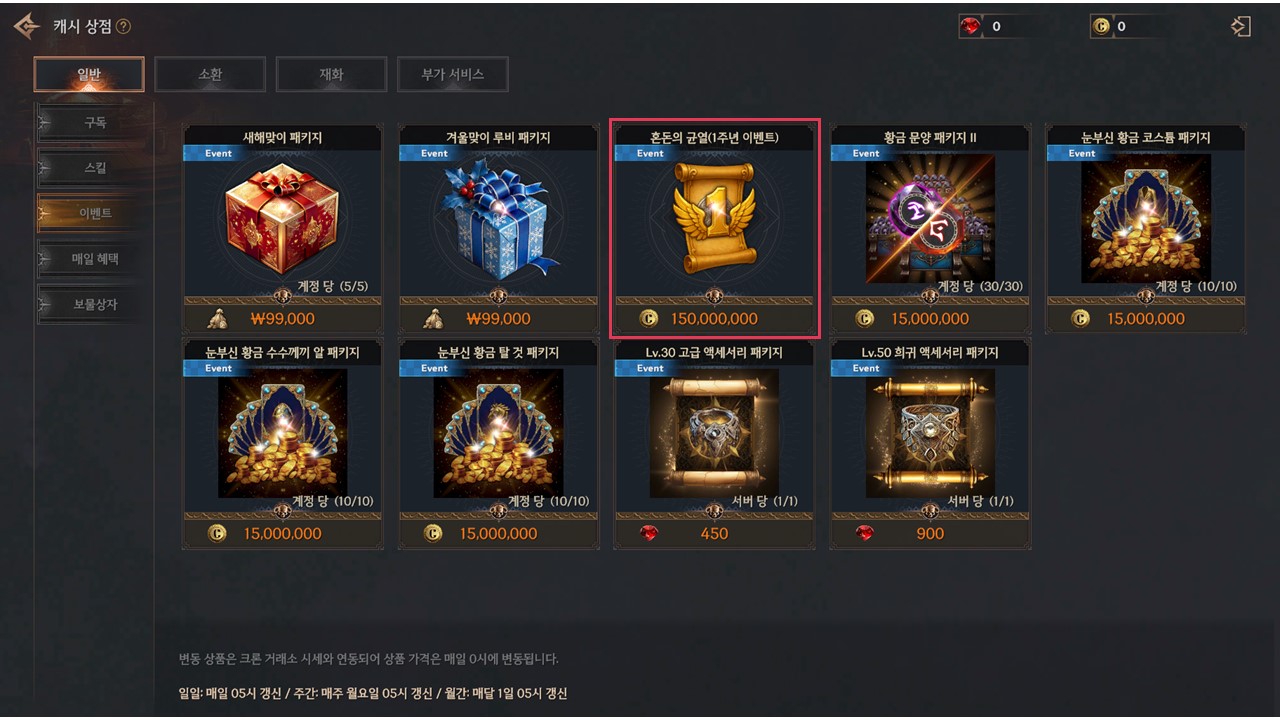Show the 부가 서비스 tab
This screenshot has width=1280, height=720.
[x=452, y=74]
